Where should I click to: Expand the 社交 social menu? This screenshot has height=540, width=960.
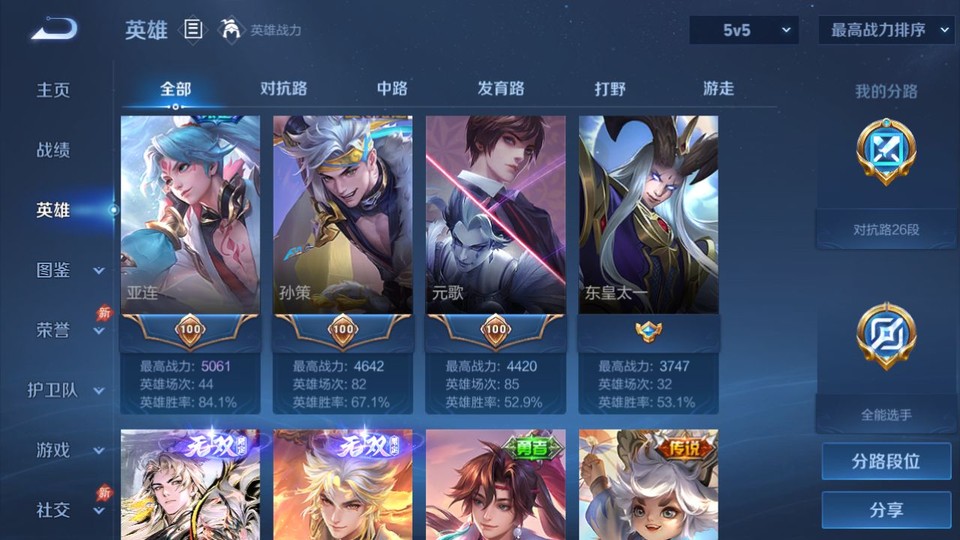68,510
